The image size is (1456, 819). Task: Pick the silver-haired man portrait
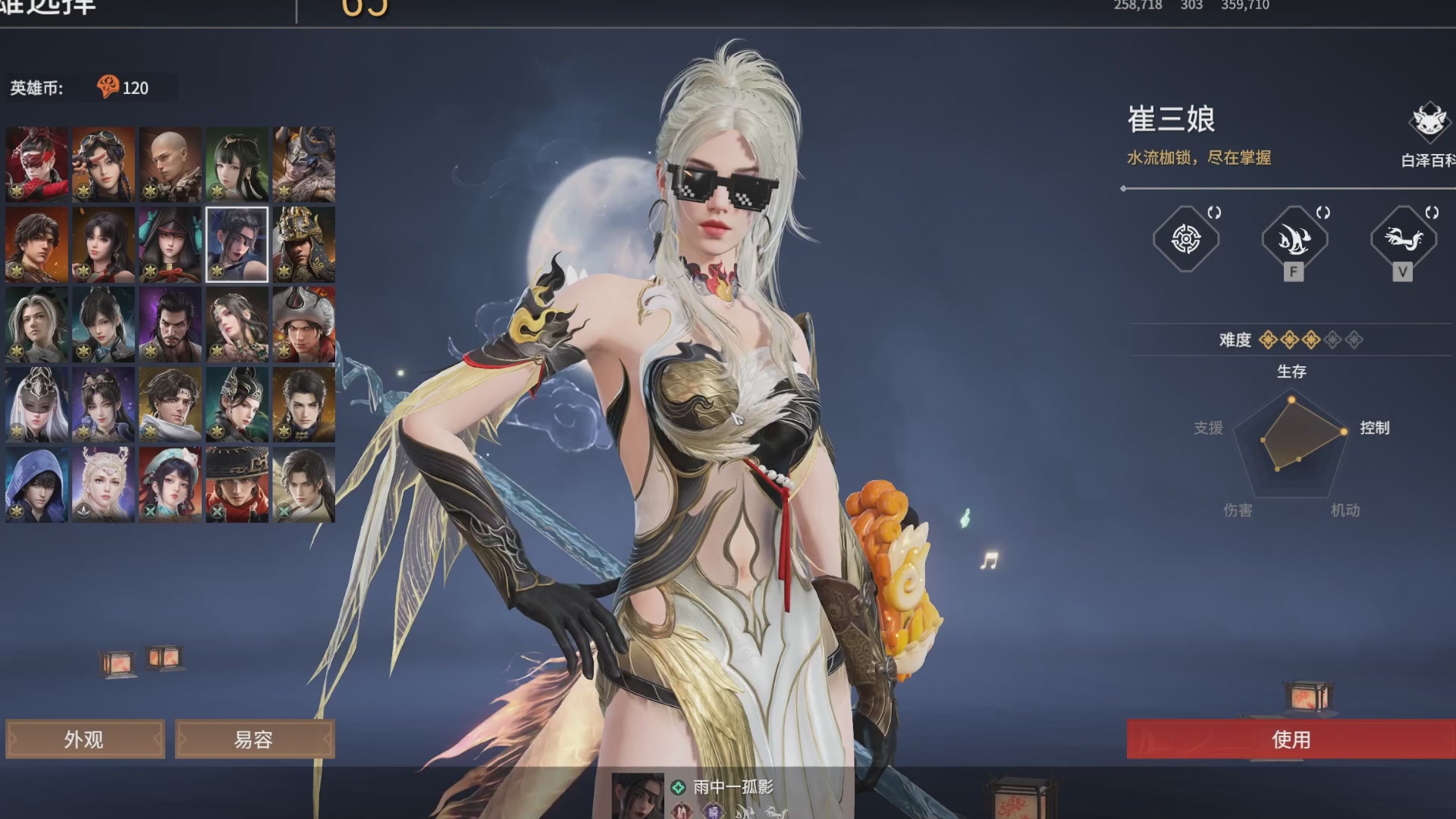37,325
